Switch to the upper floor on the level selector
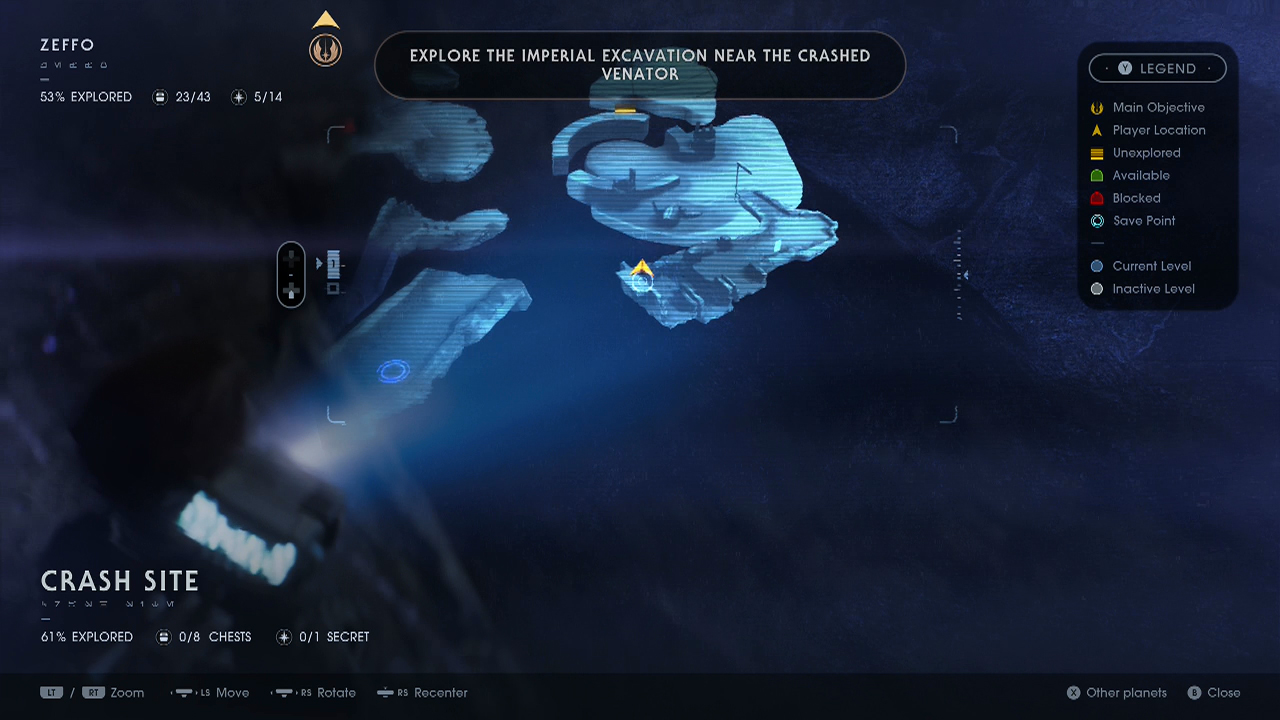 333,263
